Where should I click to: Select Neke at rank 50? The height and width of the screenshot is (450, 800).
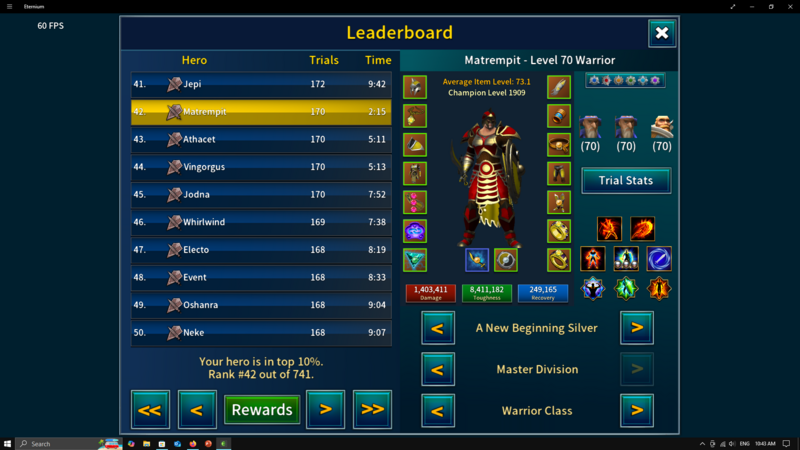261,332
